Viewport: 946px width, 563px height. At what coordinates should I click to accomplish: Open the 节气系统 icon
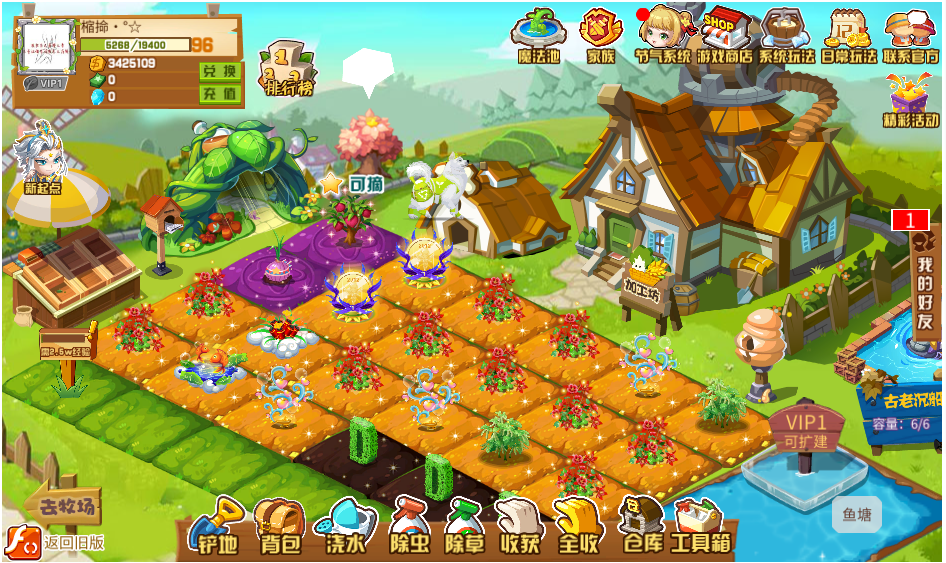click(662, 35)
